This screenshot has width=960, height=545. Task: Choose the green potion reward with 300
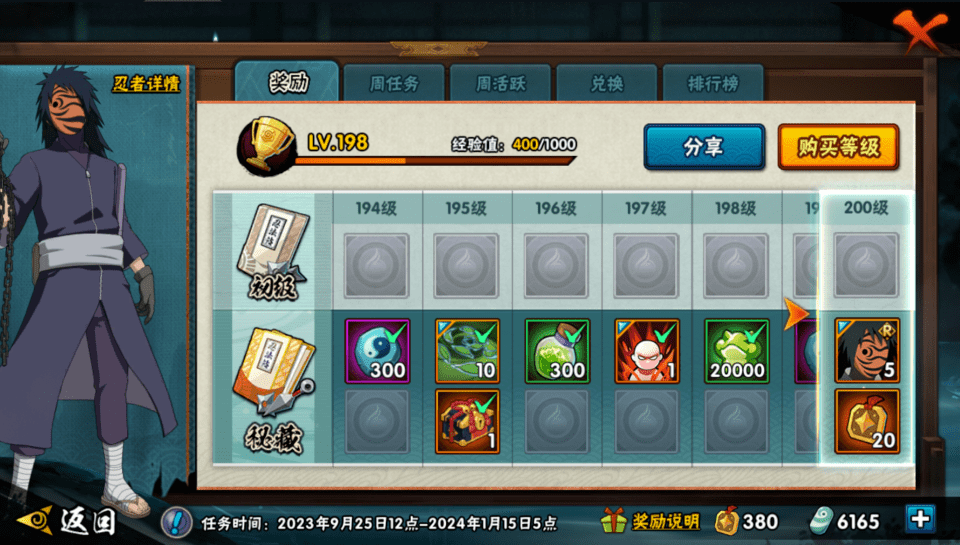(557, 351)
